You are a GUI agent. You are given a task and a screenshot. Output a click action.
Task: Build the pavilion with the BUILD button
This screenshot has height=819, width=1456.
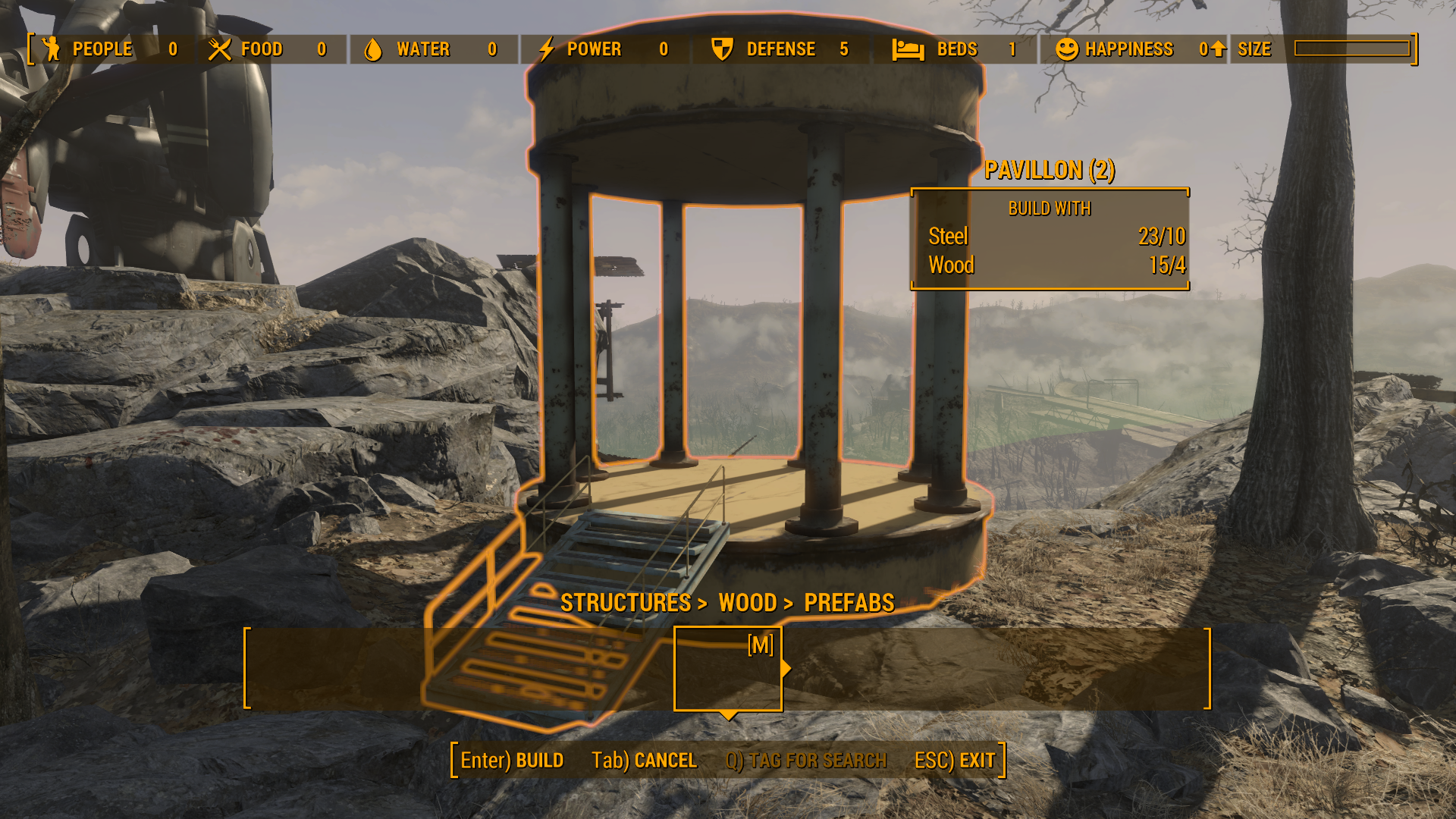point(512,760)
